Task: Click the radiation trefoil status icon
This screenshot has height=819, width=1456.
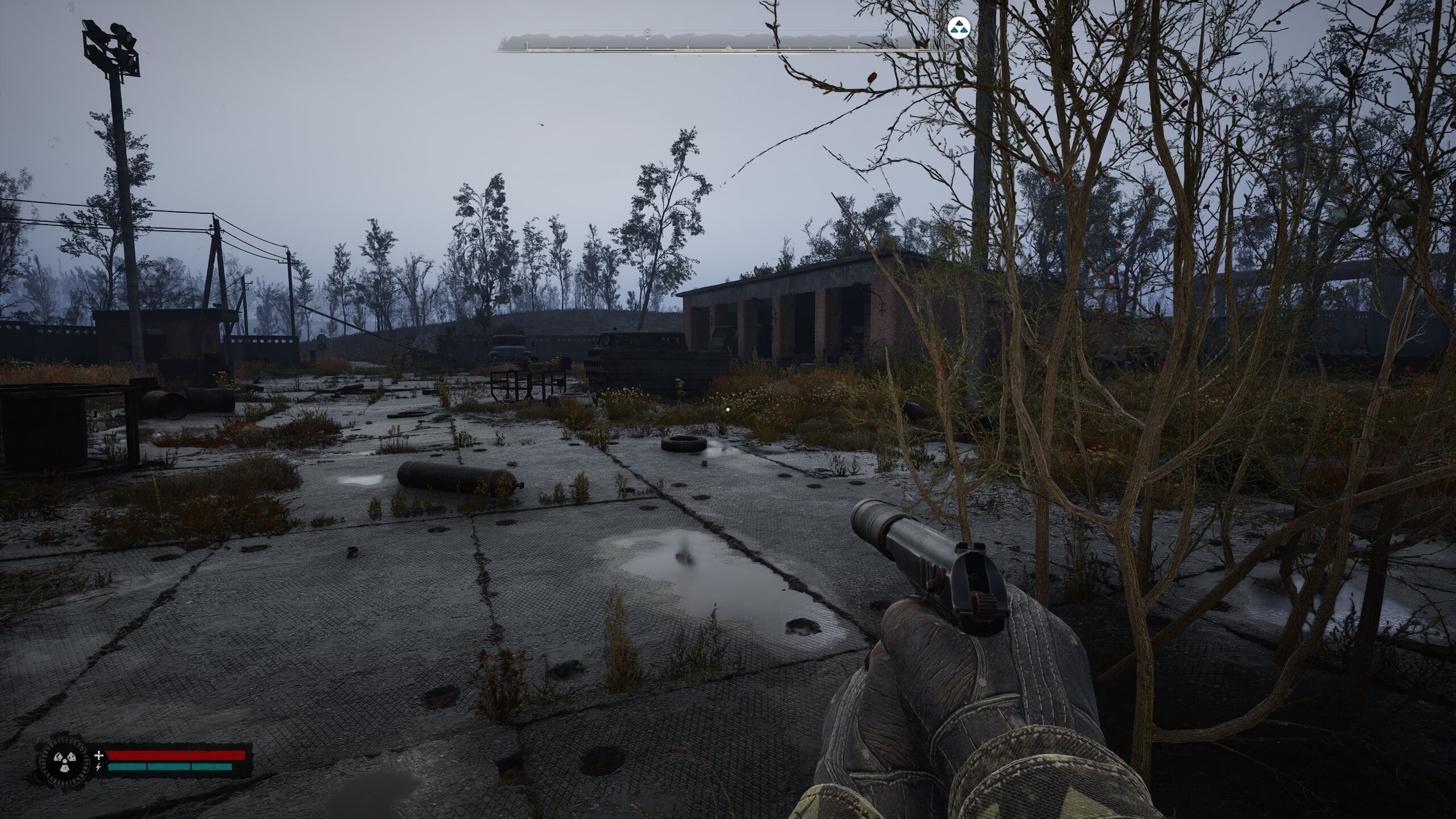Action: point(63,760)
